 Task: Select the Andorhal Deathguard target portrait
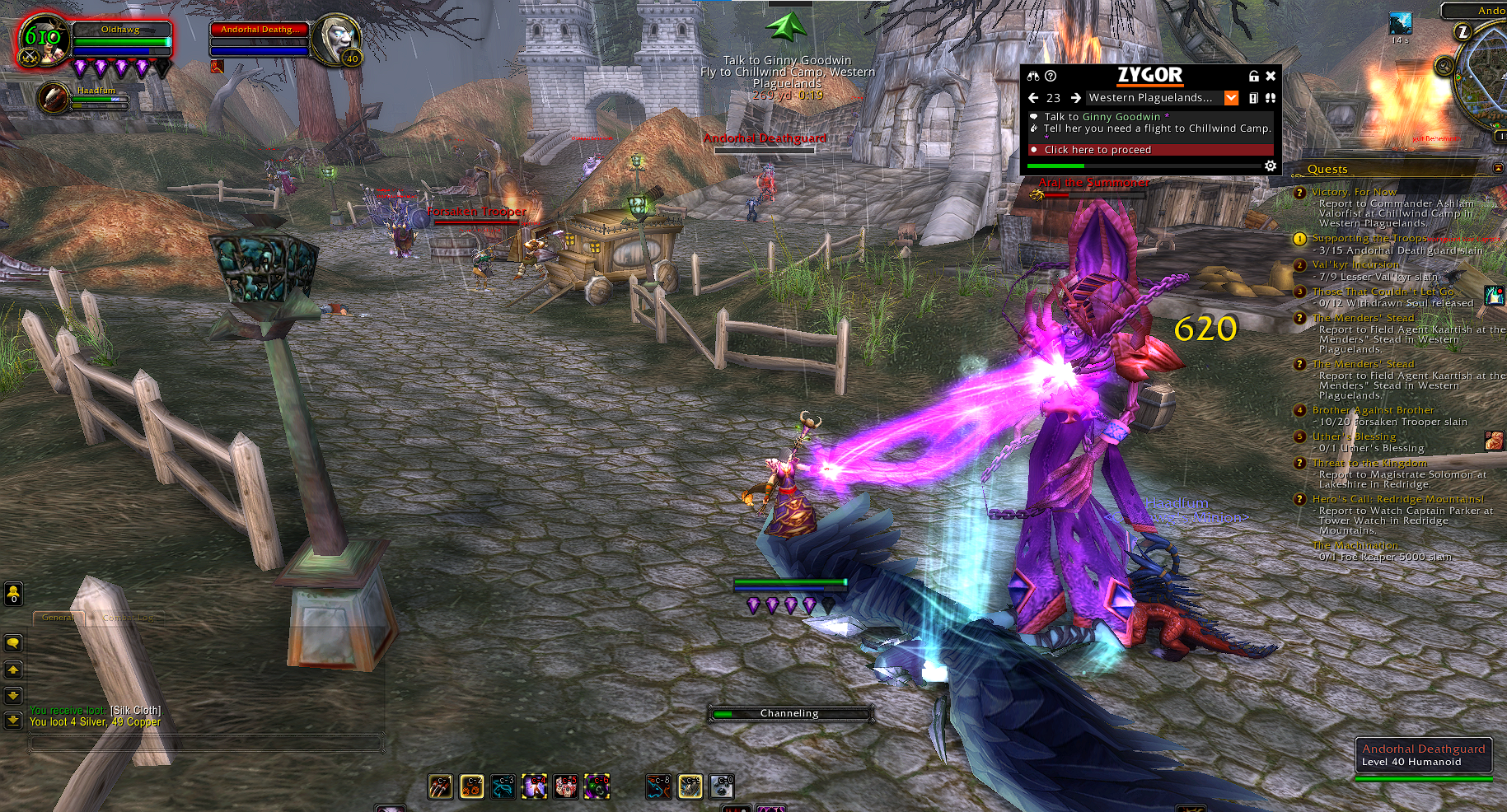pyautogui.click(x=339, y=38)
